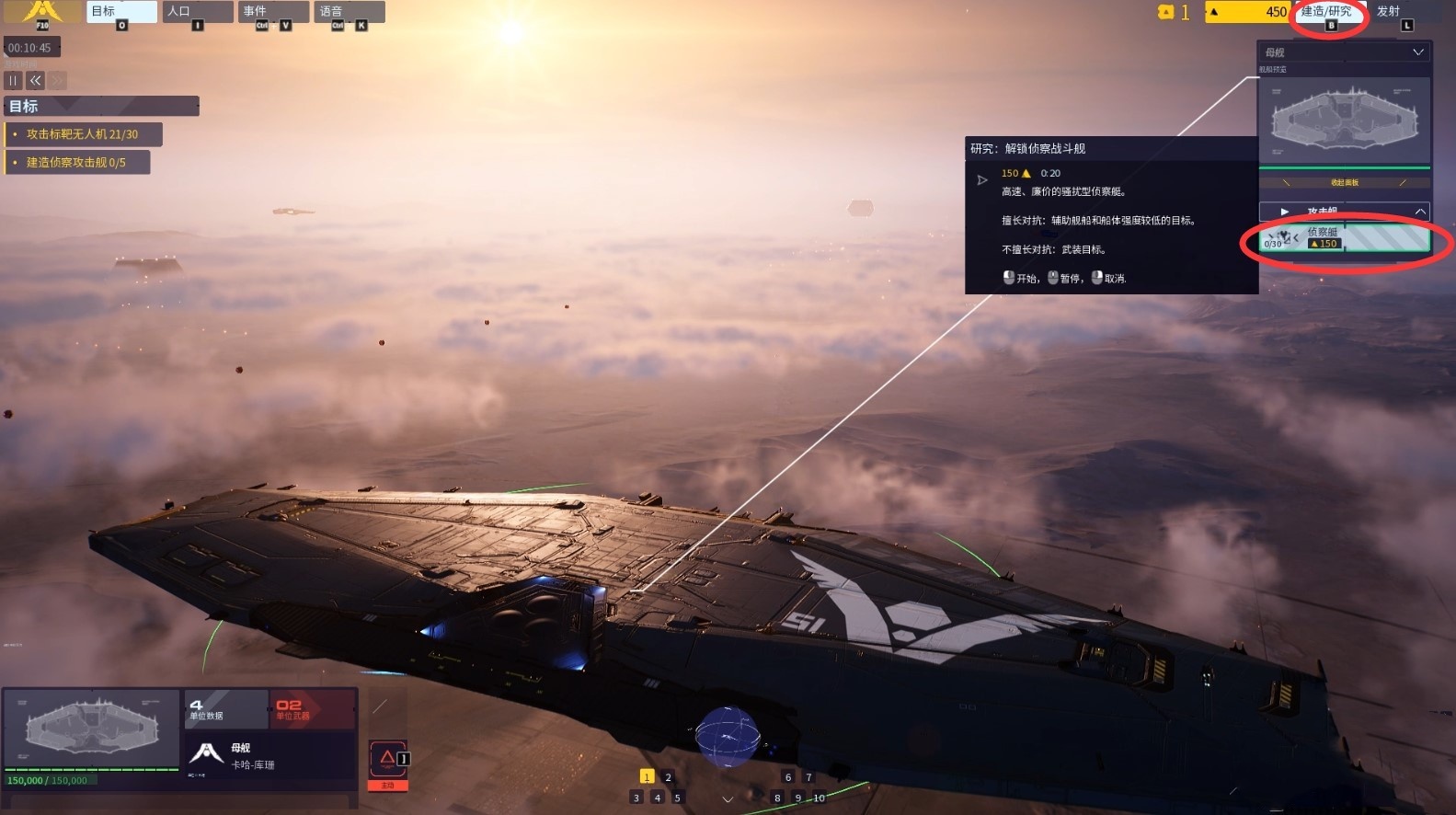Open the 语音 voice tab
1456x815 pixels.
pos(348,12)
